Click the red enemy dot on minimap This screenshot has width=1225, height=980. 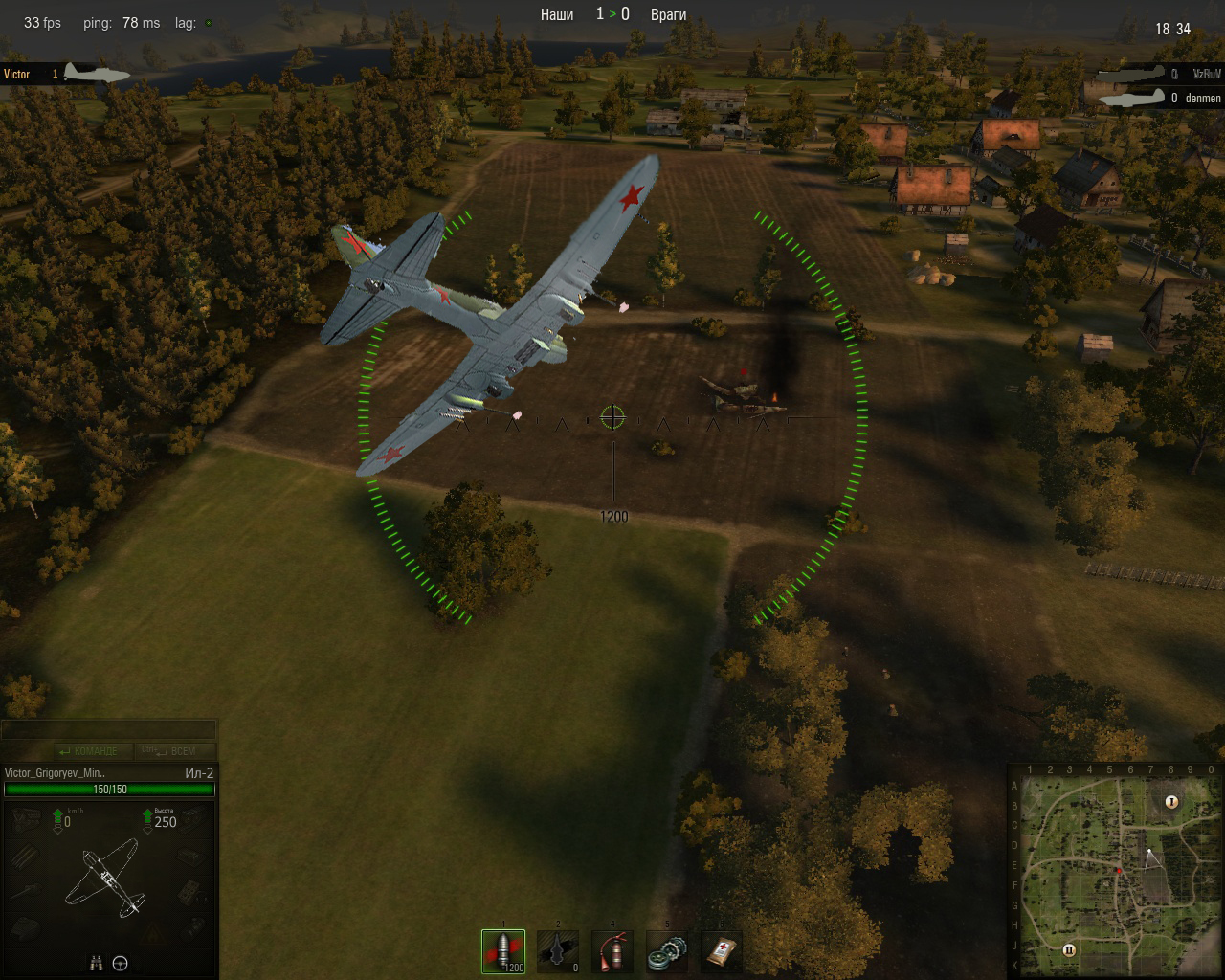point(1118,870)
